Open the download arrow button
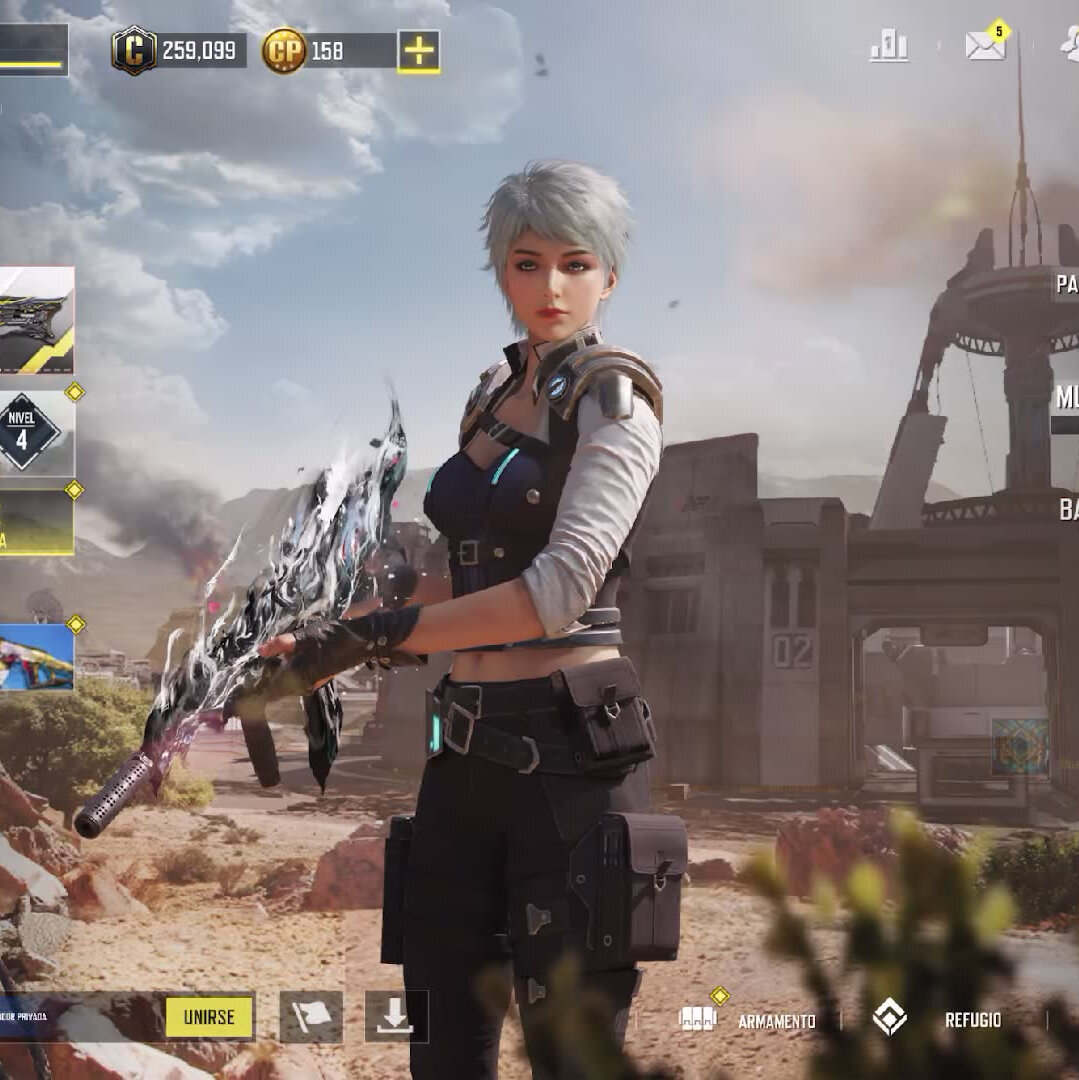Image resolution: width=1079 pixels, height=1080 pixels. [396, 1017]
